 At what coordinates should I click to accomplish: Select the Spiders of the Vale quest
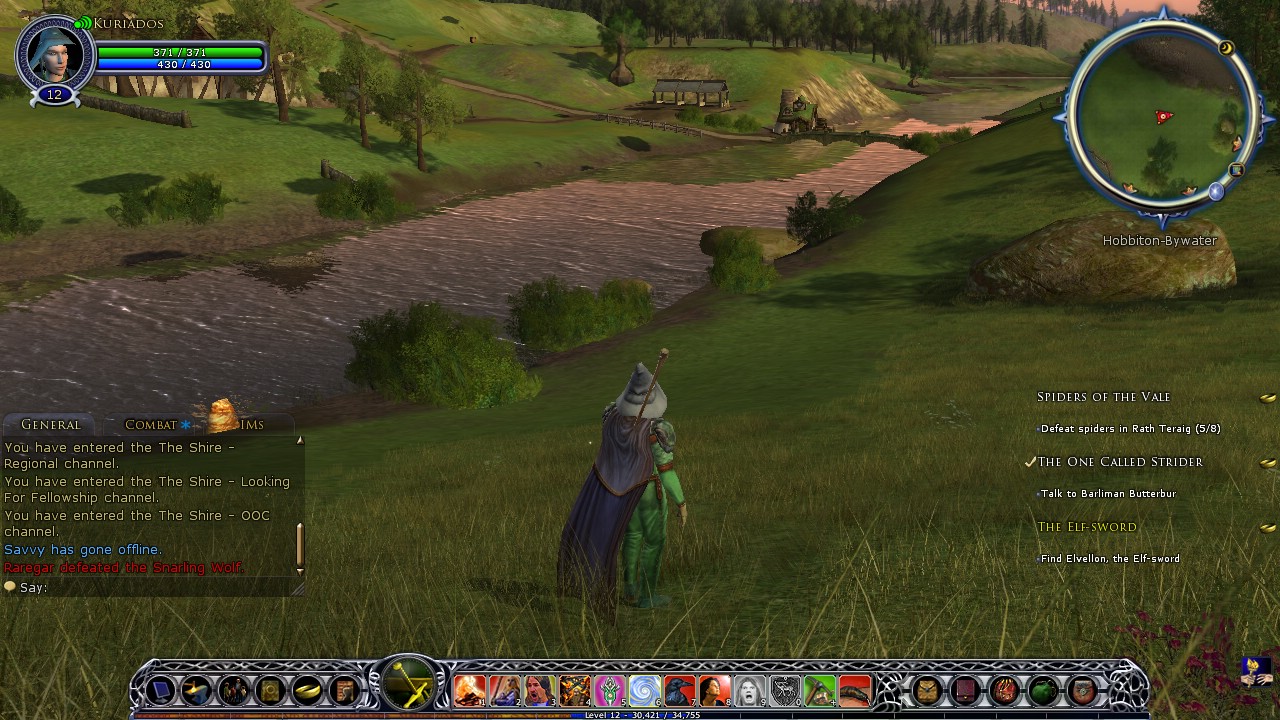1103,397
